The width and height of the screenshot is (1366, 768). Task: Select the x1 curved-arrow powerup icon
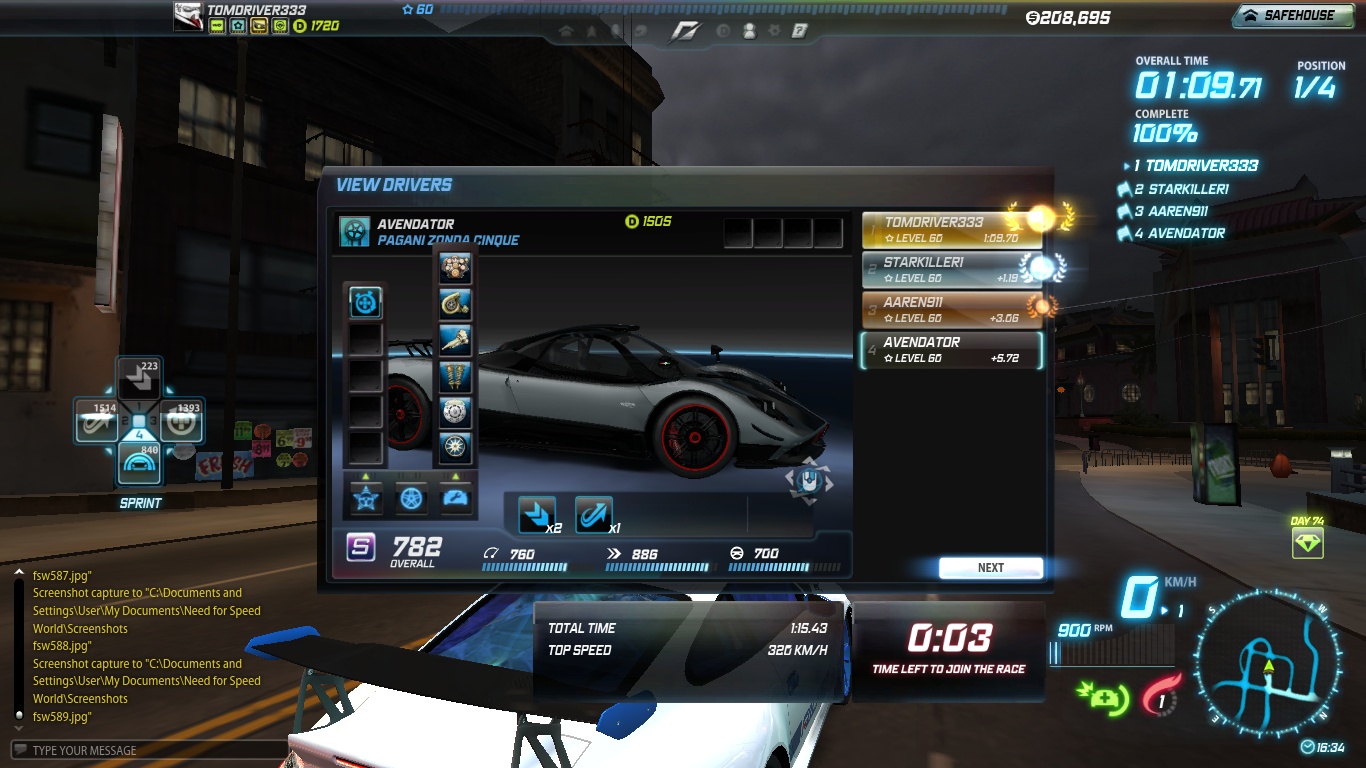pos(593,514)
